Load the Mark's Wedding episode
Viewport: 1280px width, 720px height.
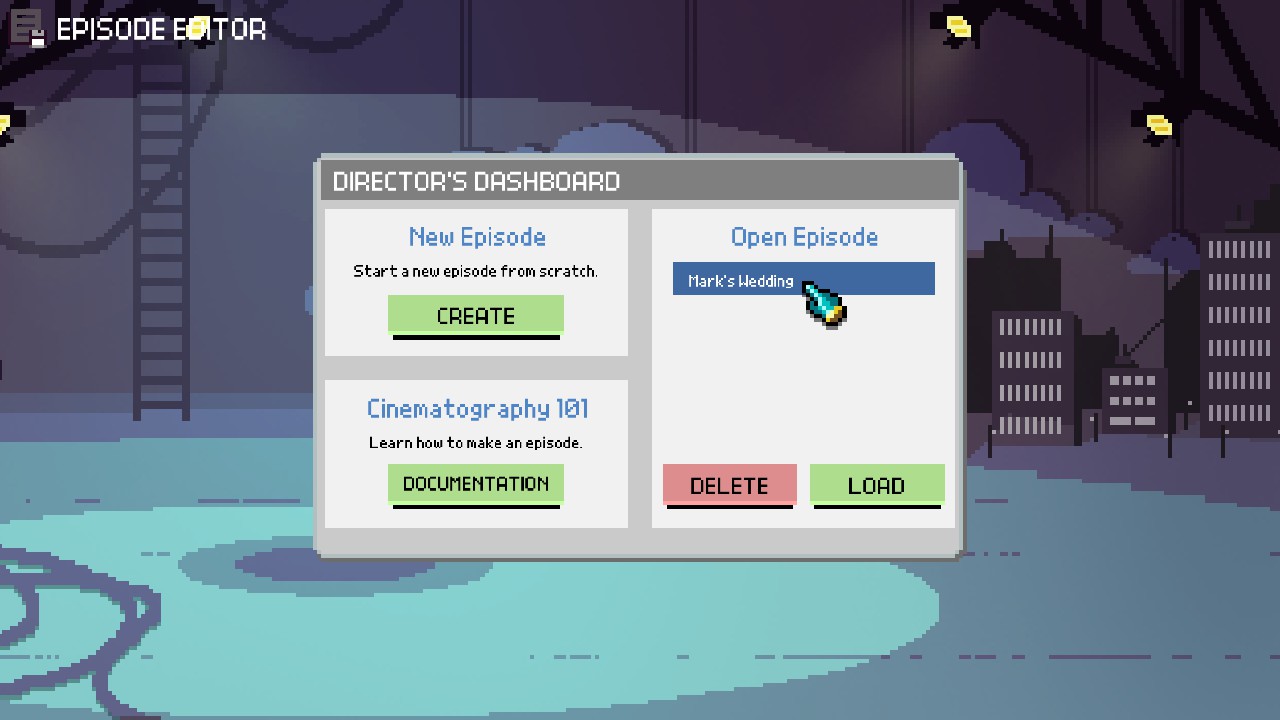(x=877, y=485)
